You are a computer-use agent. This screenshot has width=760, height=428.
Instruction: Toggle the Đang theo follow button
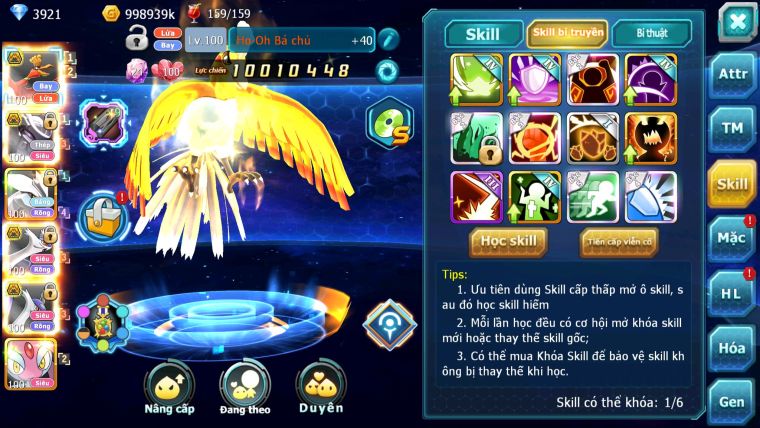click(244, 388)
